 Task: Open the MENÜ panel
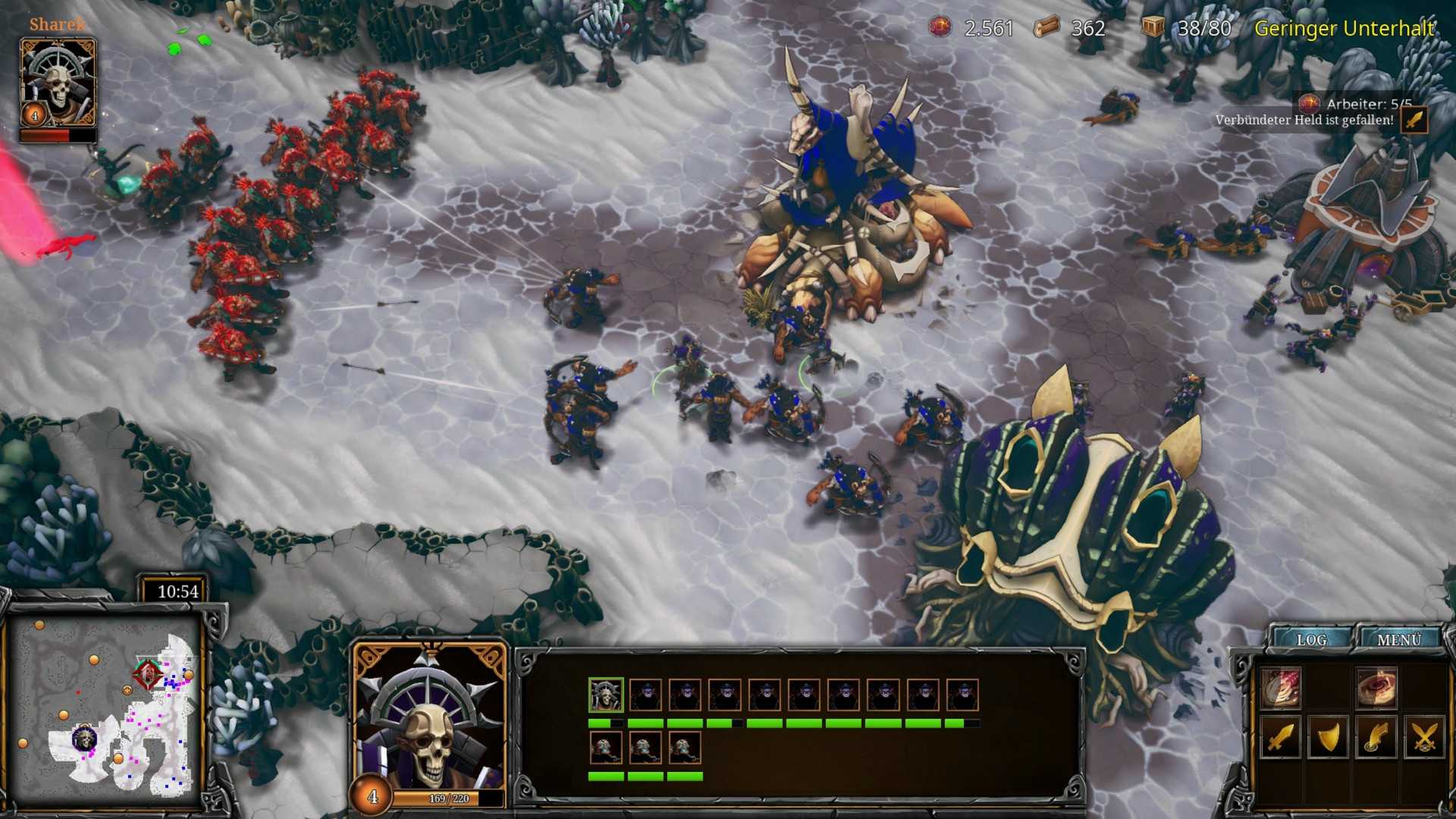point(1401,639)
